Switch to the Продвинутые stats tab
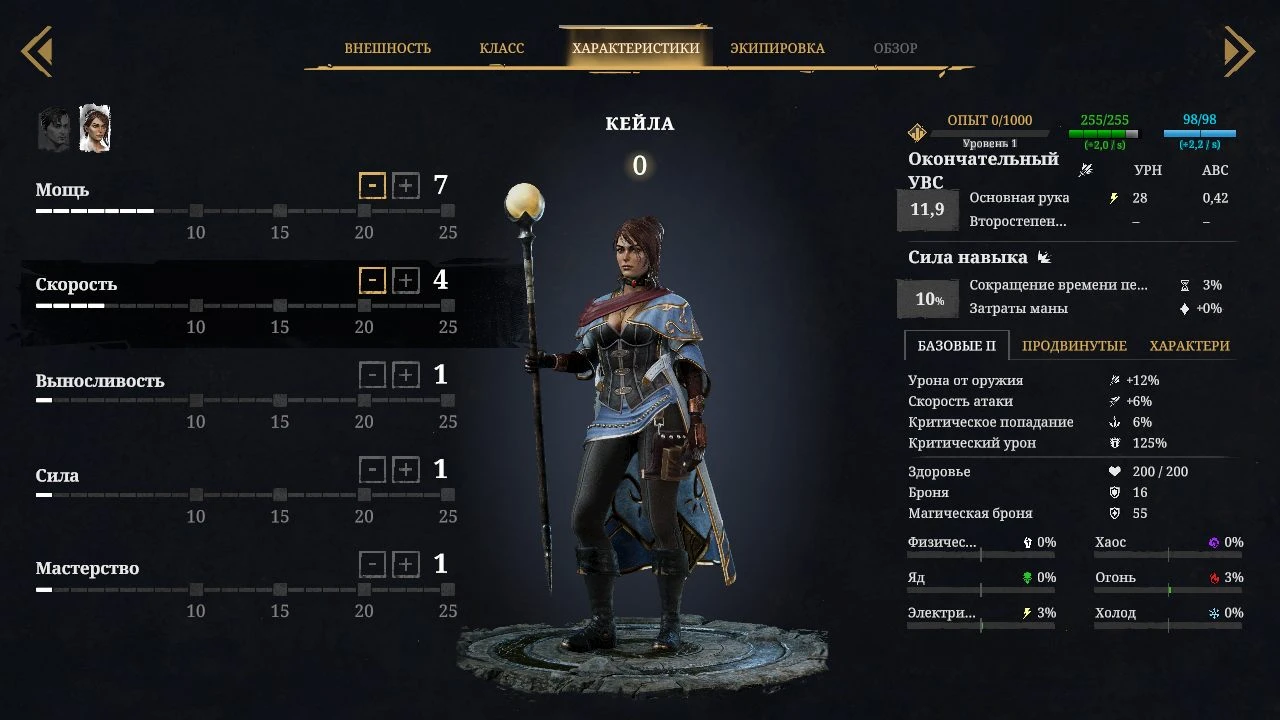Image resolution: width=1280 pixels, height=720 pixels. point(1074,346)
